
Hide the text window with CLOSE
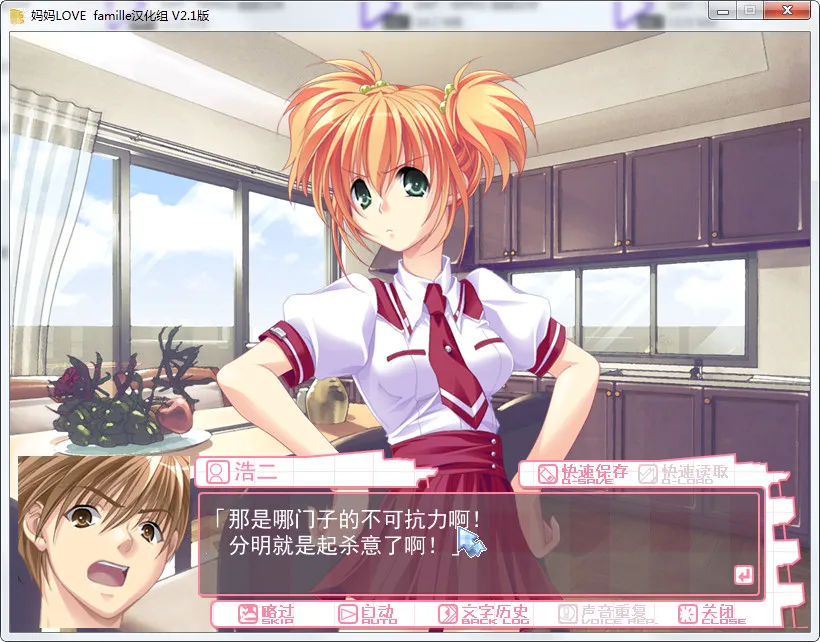click(711, 613)
